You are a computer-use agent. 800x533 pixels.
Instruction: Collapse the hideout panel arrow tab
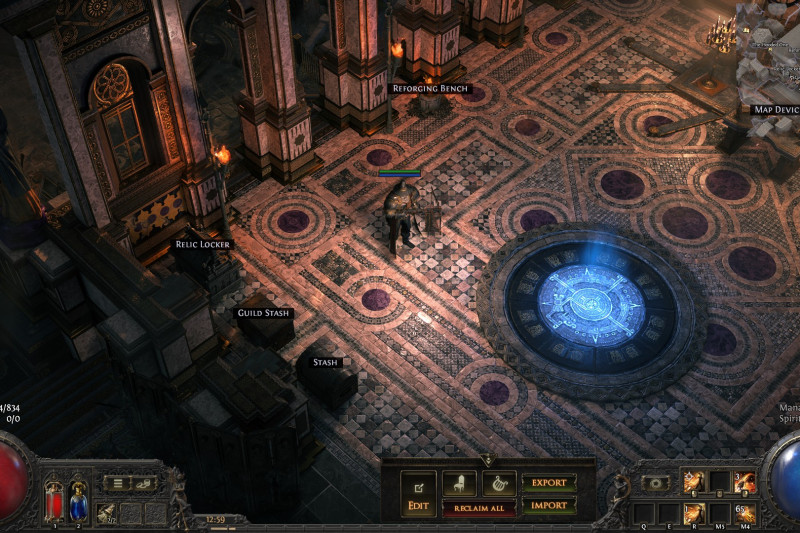(488, 459)
